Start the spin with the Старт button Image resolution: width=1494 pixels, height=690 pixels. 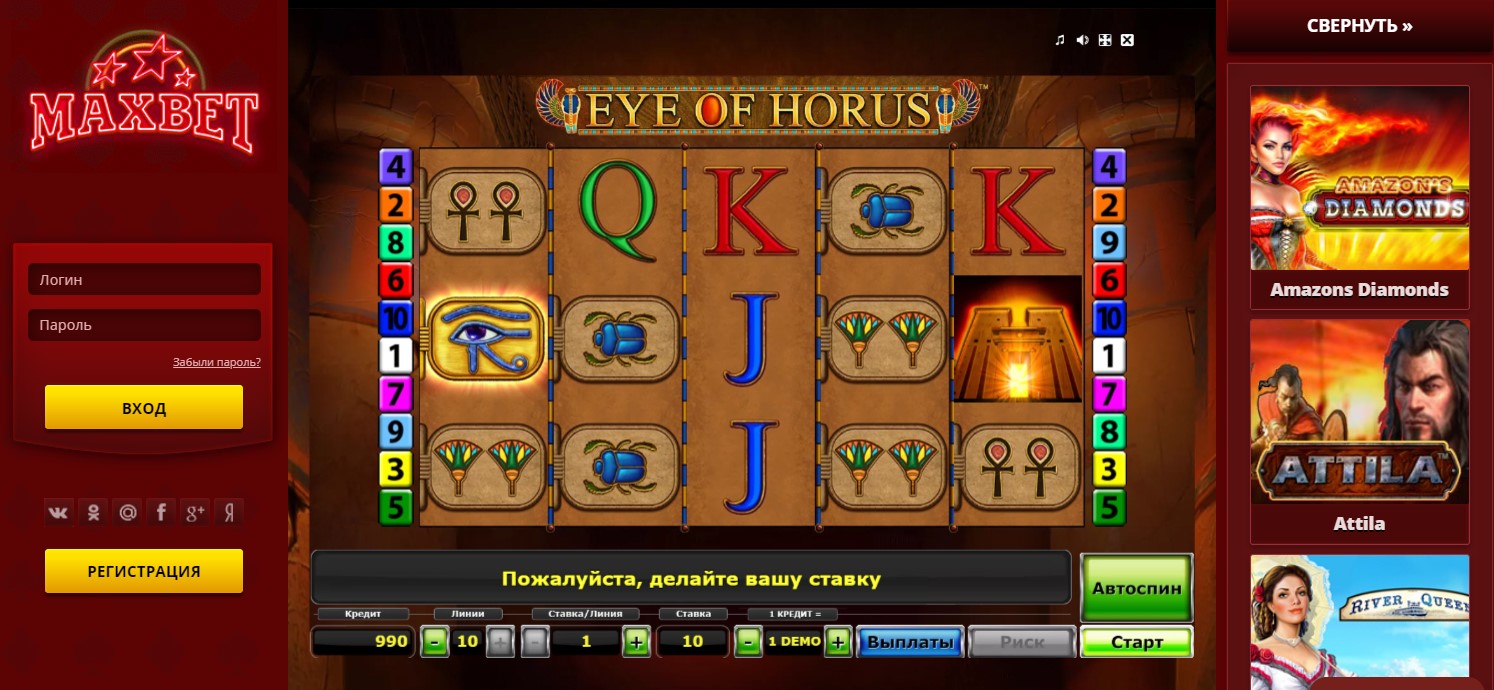(x=1137, y=642)
